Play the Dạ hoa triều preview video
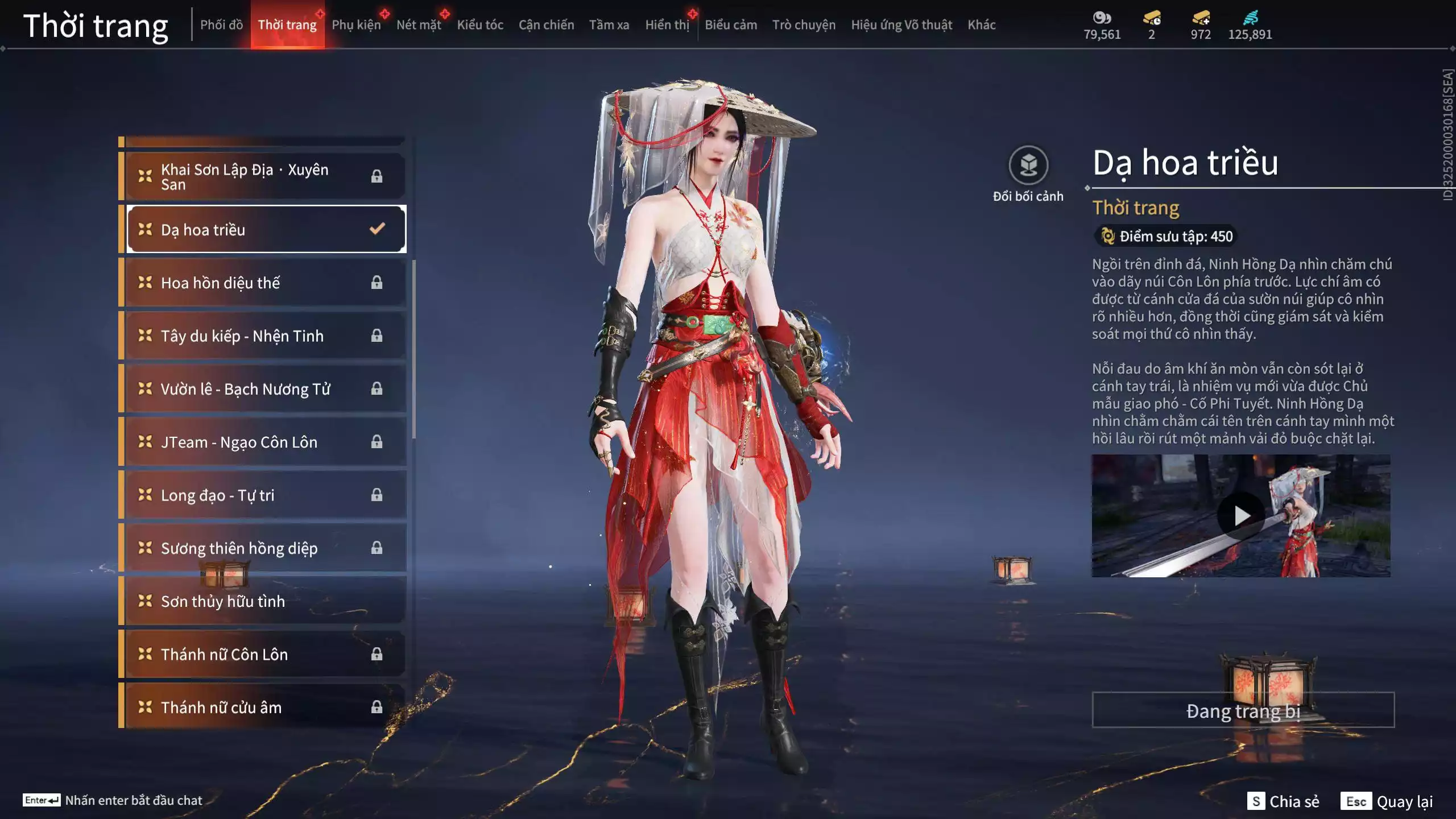The width and height of the screenshot is (1456, 819). pos(1240,516)
